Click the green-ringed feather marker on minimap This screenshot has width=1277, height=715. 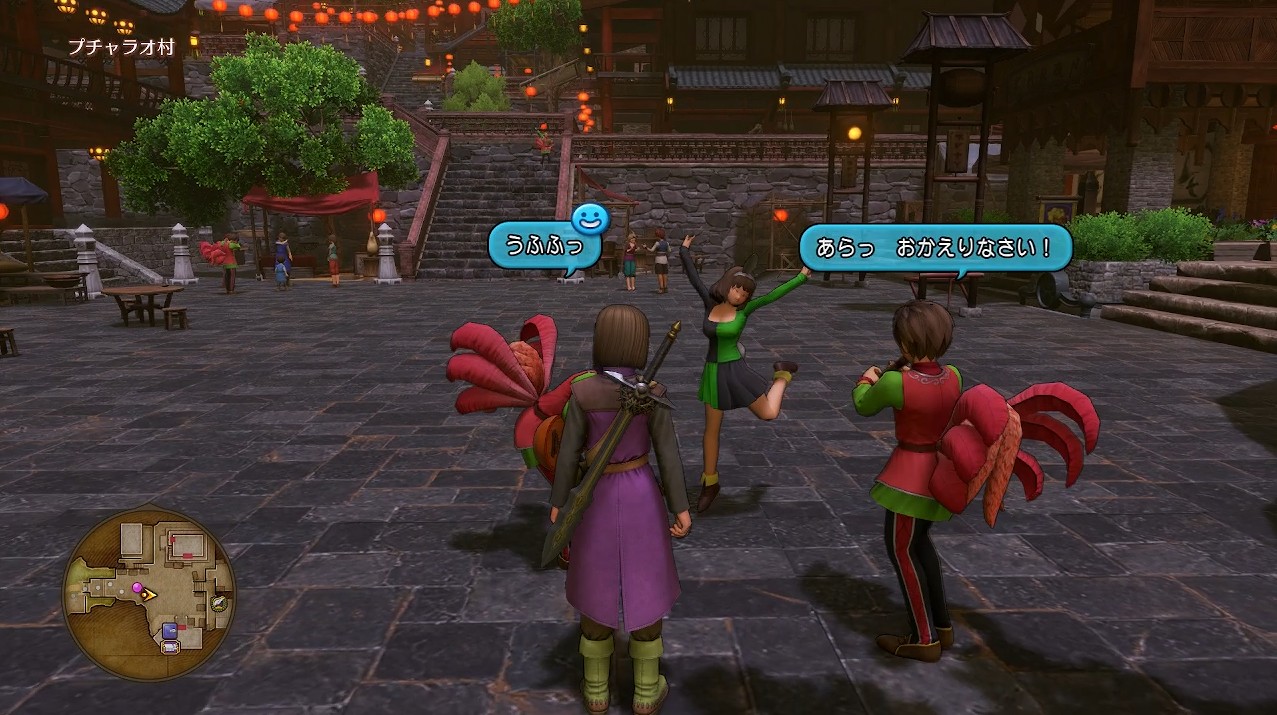click(x=219, y=602)
